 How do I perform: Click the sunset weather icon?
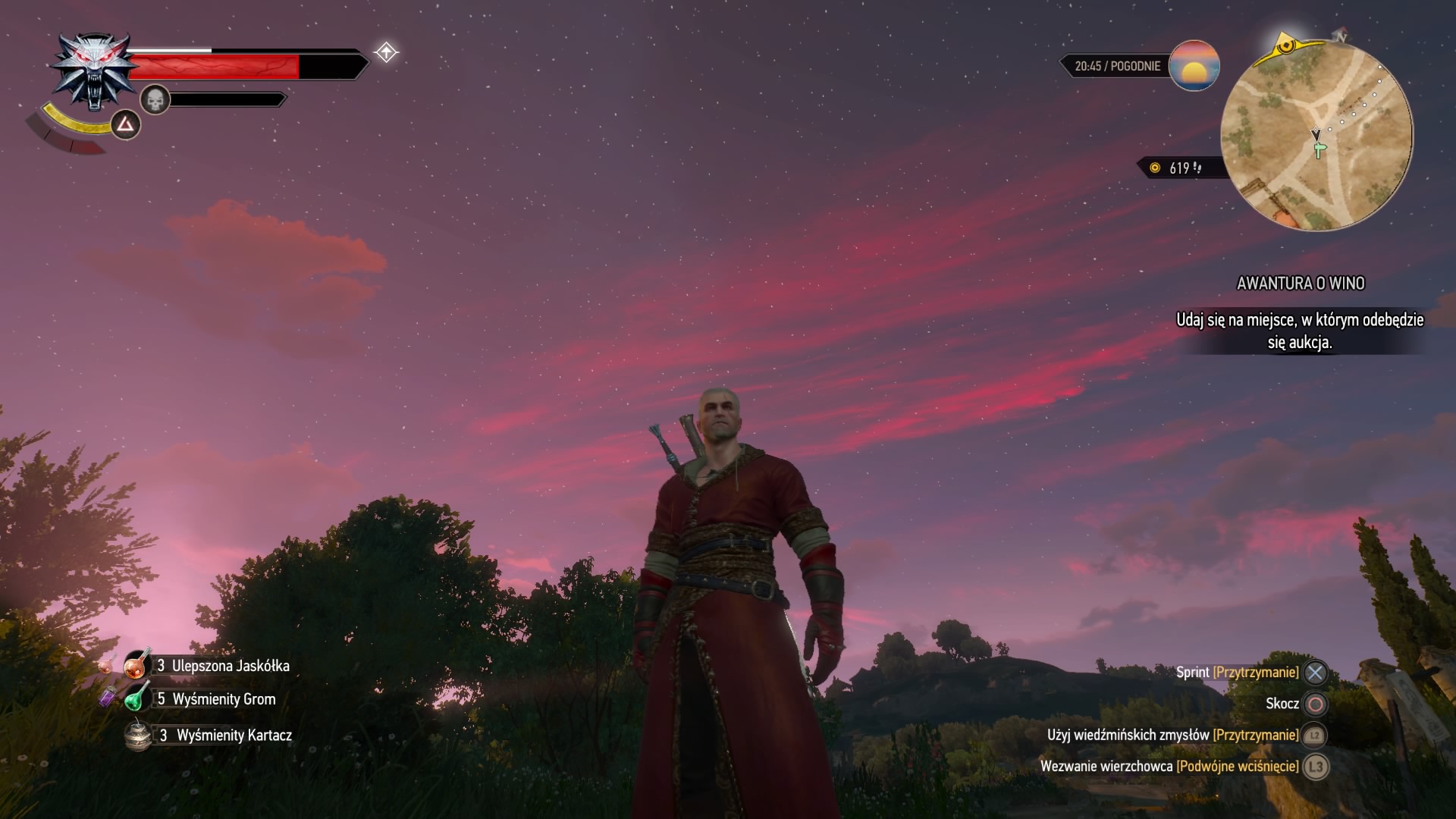coord(1194,66)
